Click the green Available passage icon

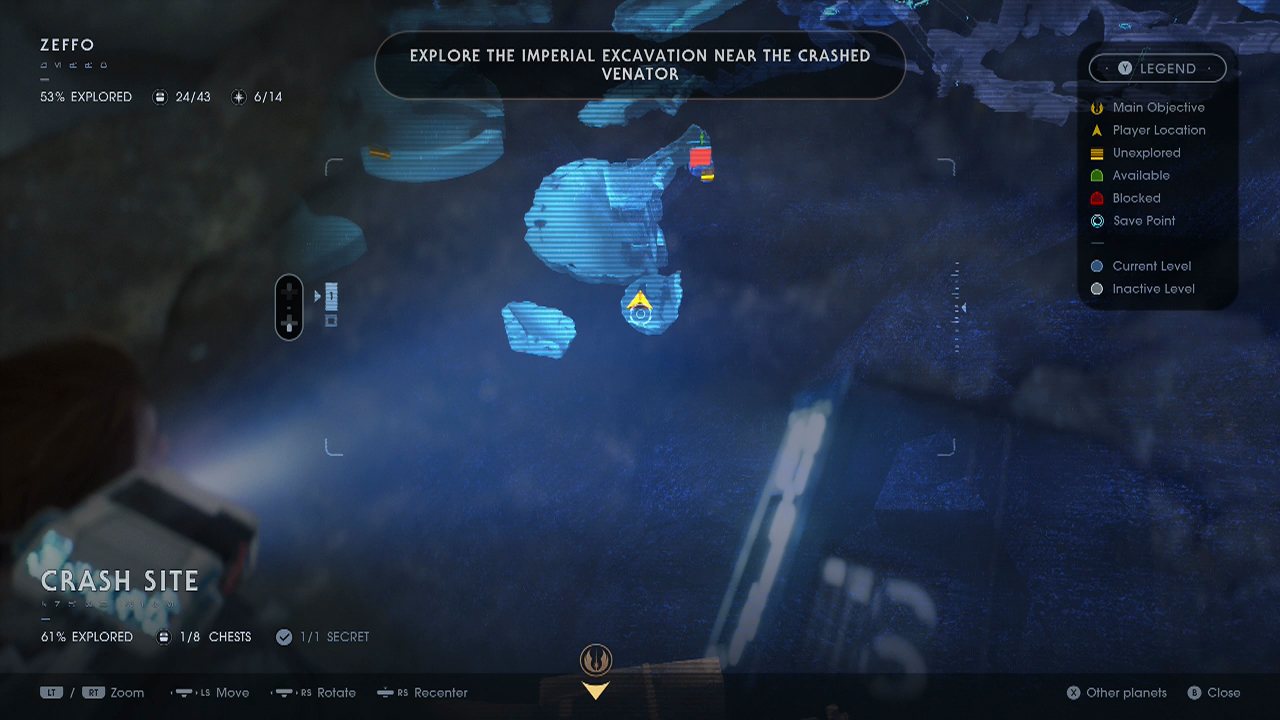1096,175
